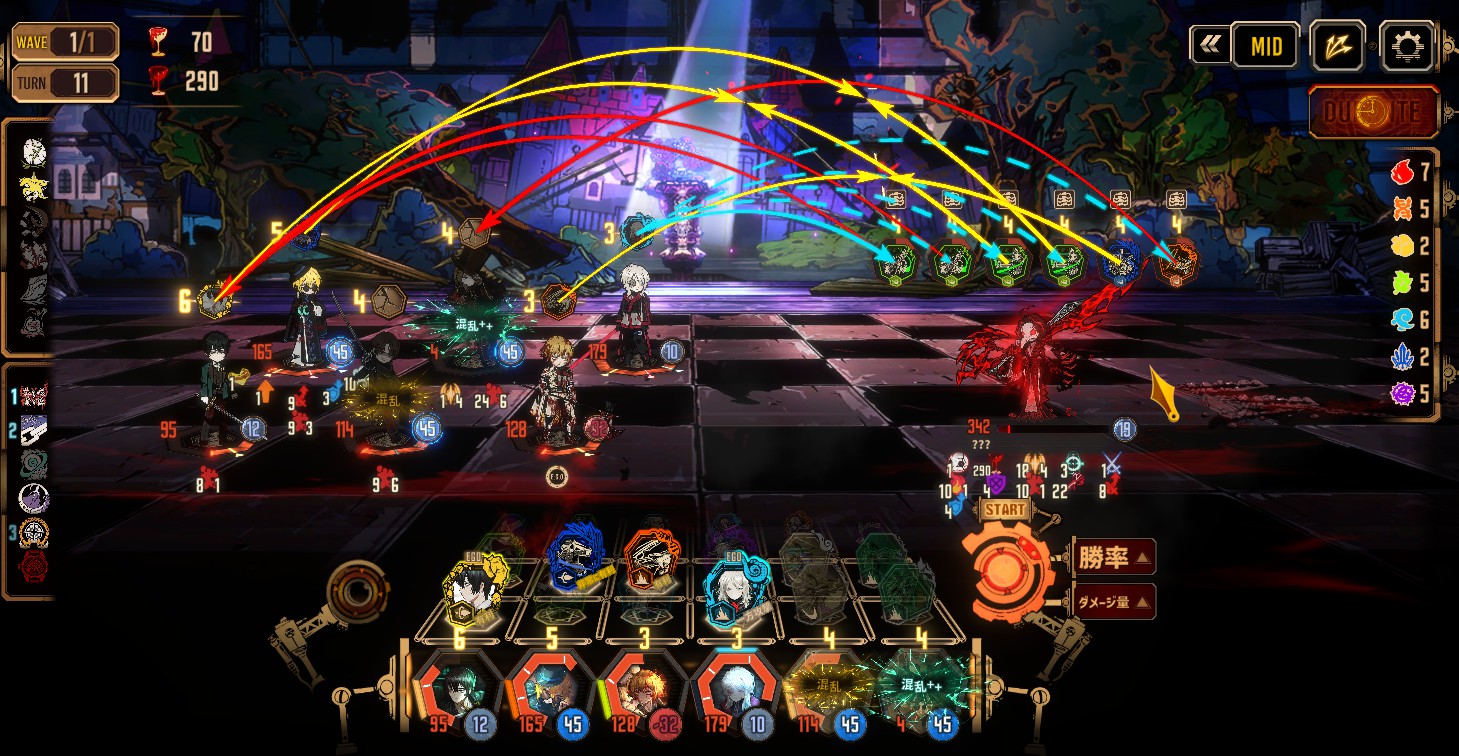Click the green-haired sinner portrait with 95 HP

pyautogui.click(x=454, y=691)
